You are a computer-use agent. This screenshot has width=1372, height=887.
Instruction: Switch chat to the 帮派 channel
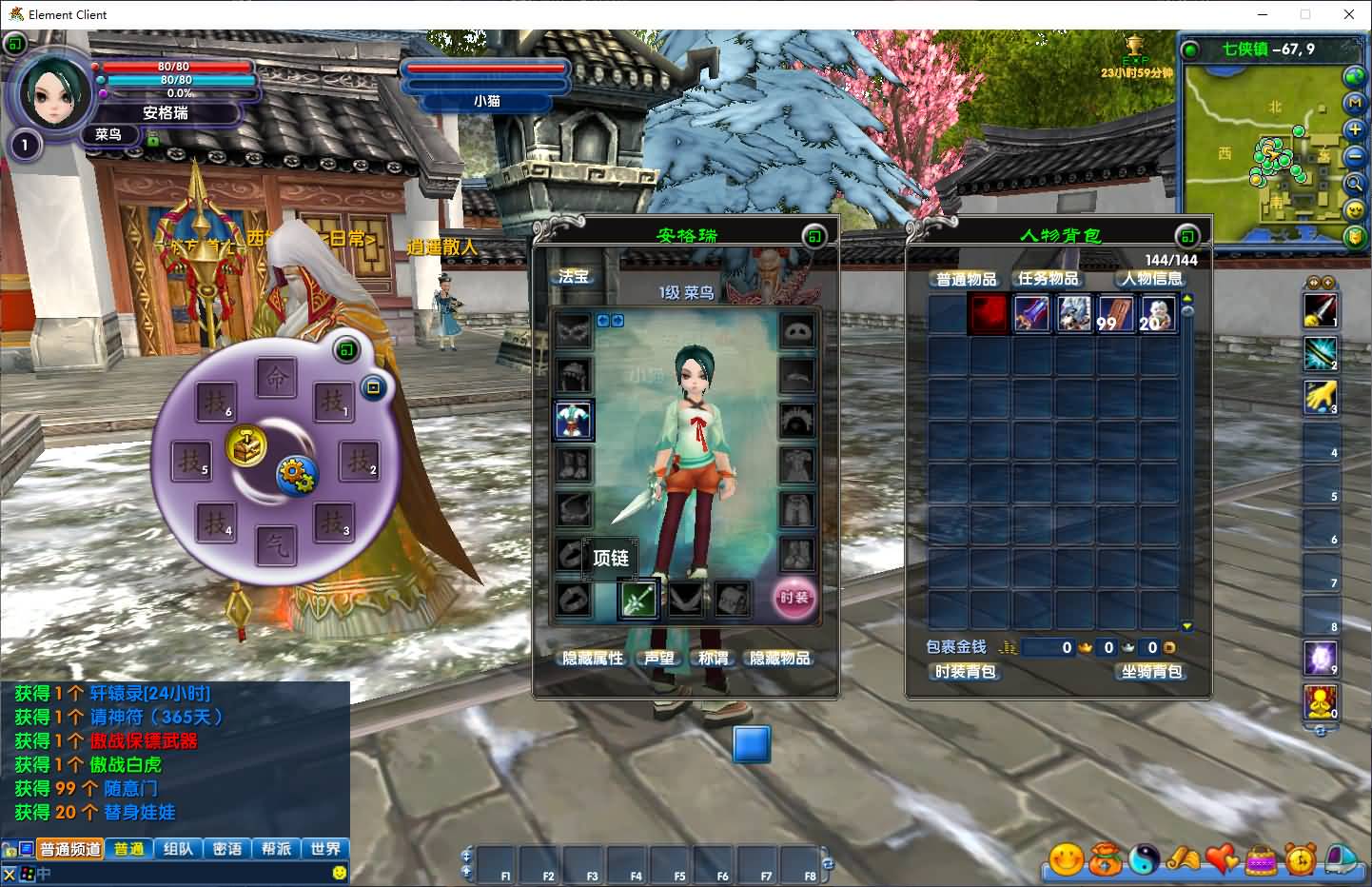[x=277, y=849]
